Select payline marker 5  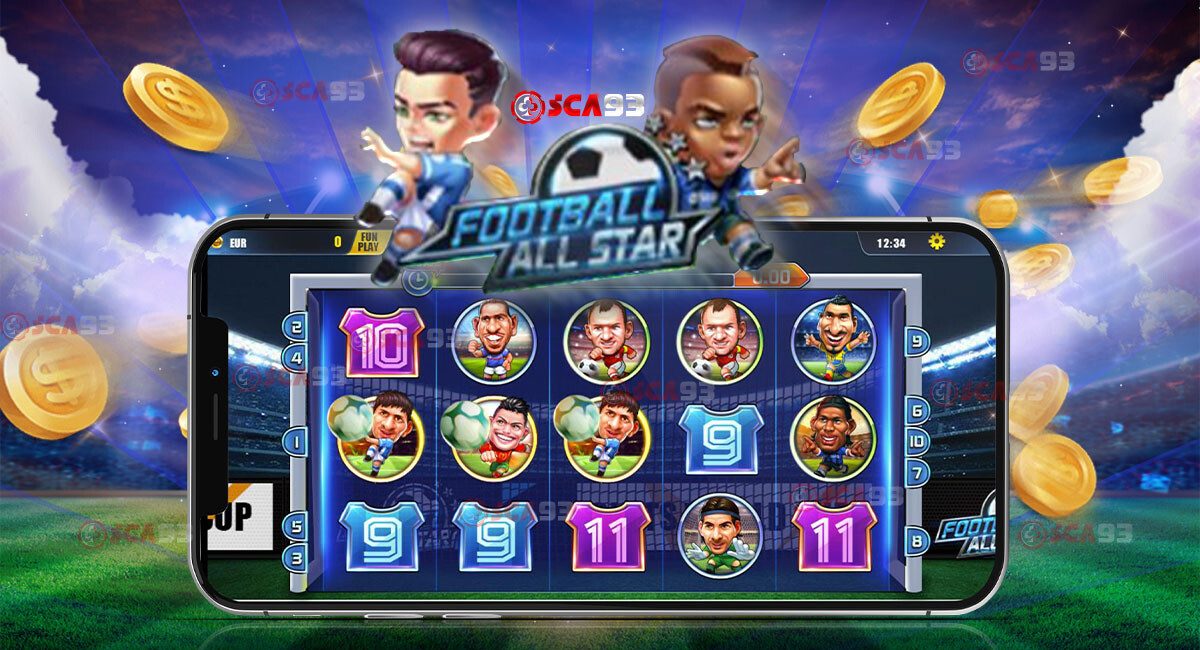click(x=296, y=526)
